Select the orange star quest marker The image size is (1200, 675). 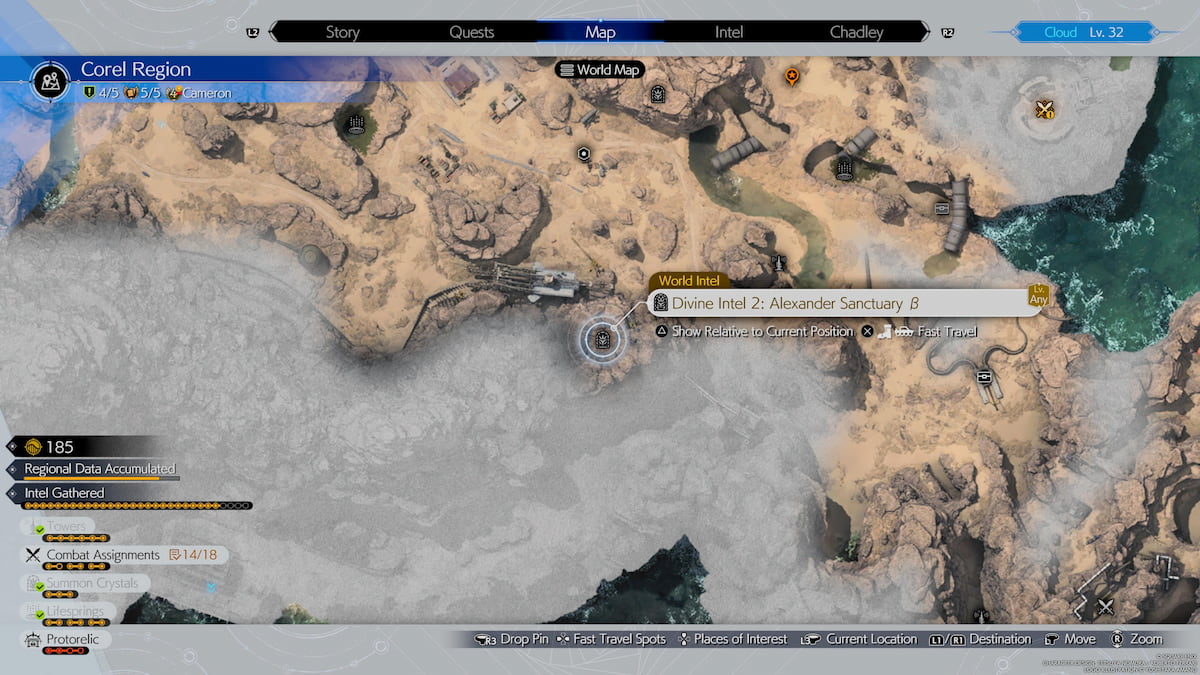click(792, 75)
